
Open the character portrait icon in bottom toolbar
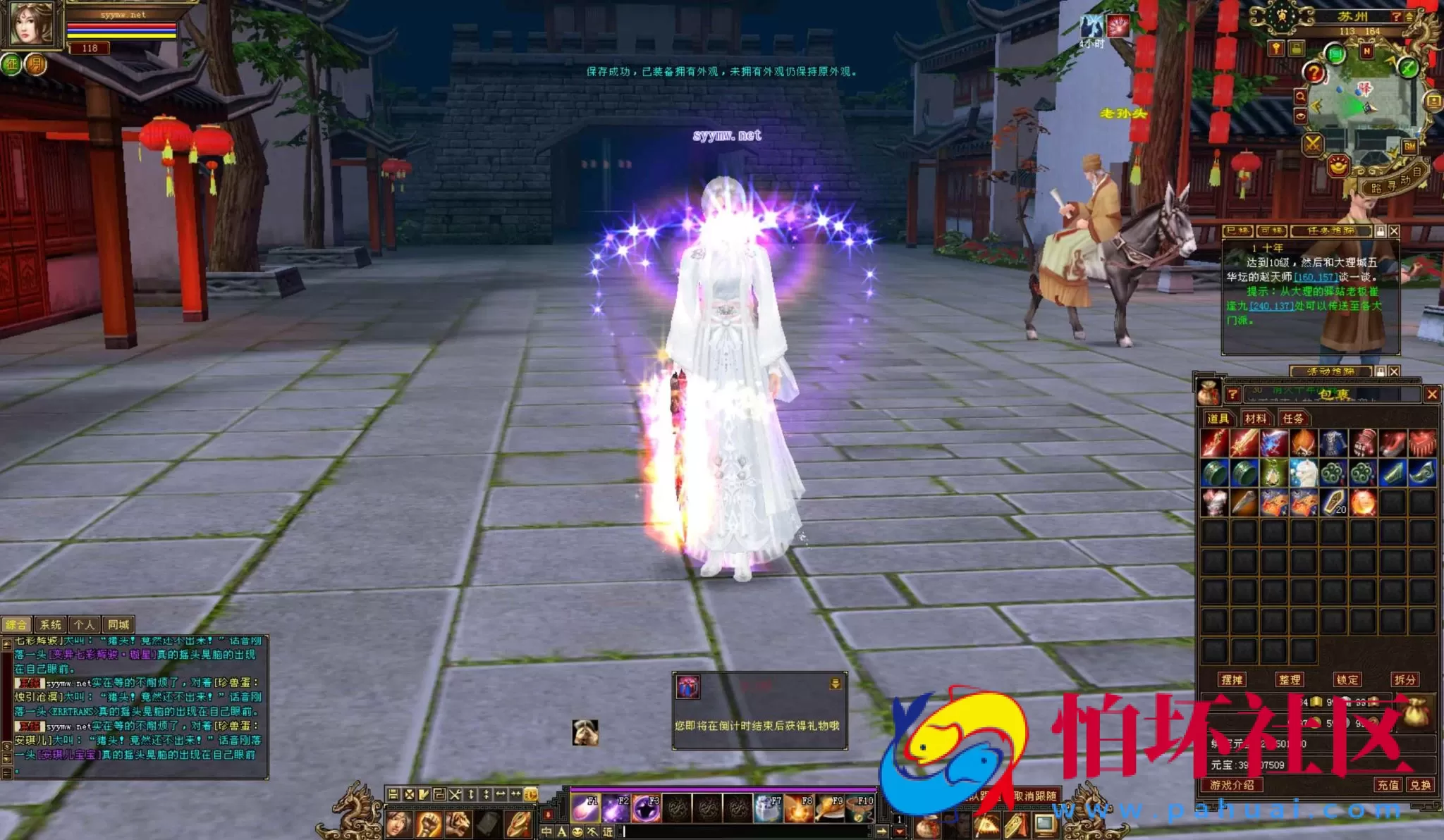(399, 823)
